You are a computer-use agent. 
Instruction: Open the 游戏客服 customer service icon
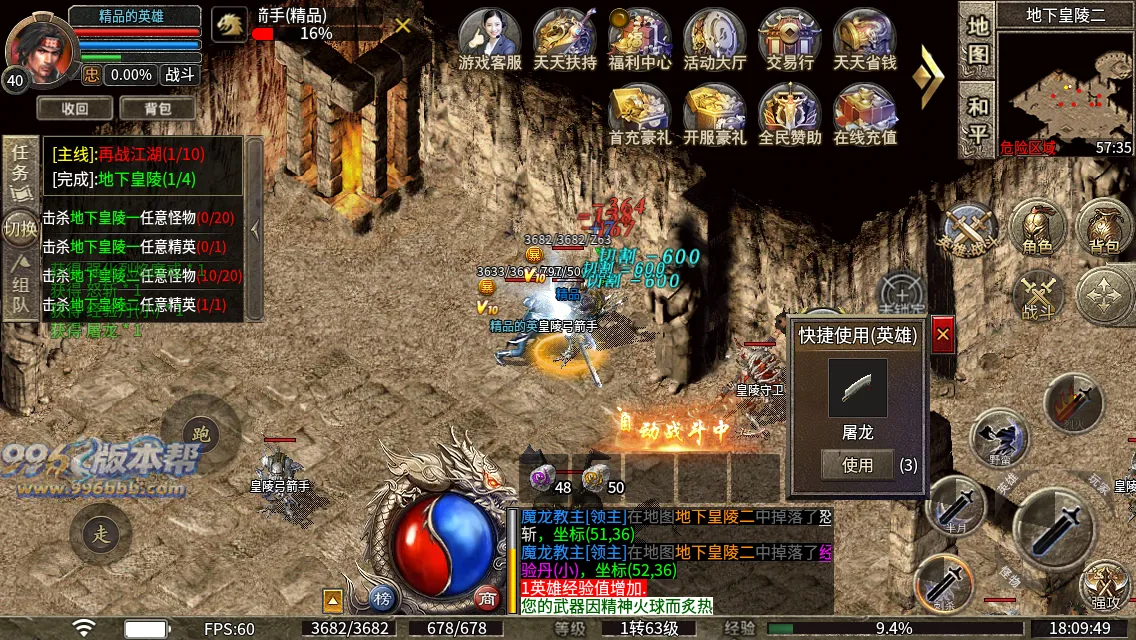pyautogui.click(x=490, y=37)
